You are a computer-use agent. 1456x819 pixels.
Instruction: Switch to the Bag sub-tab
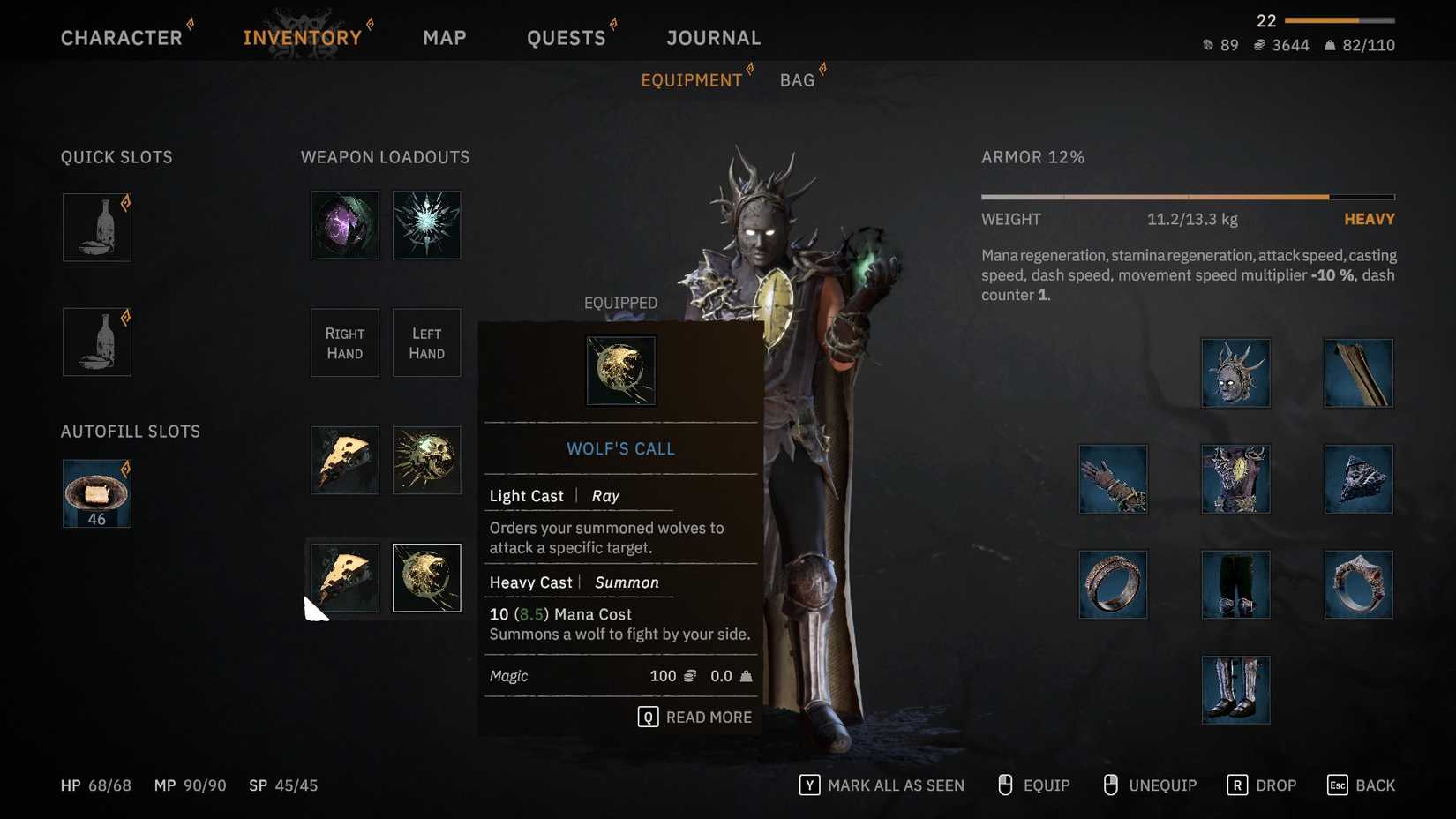pos(797,80)
